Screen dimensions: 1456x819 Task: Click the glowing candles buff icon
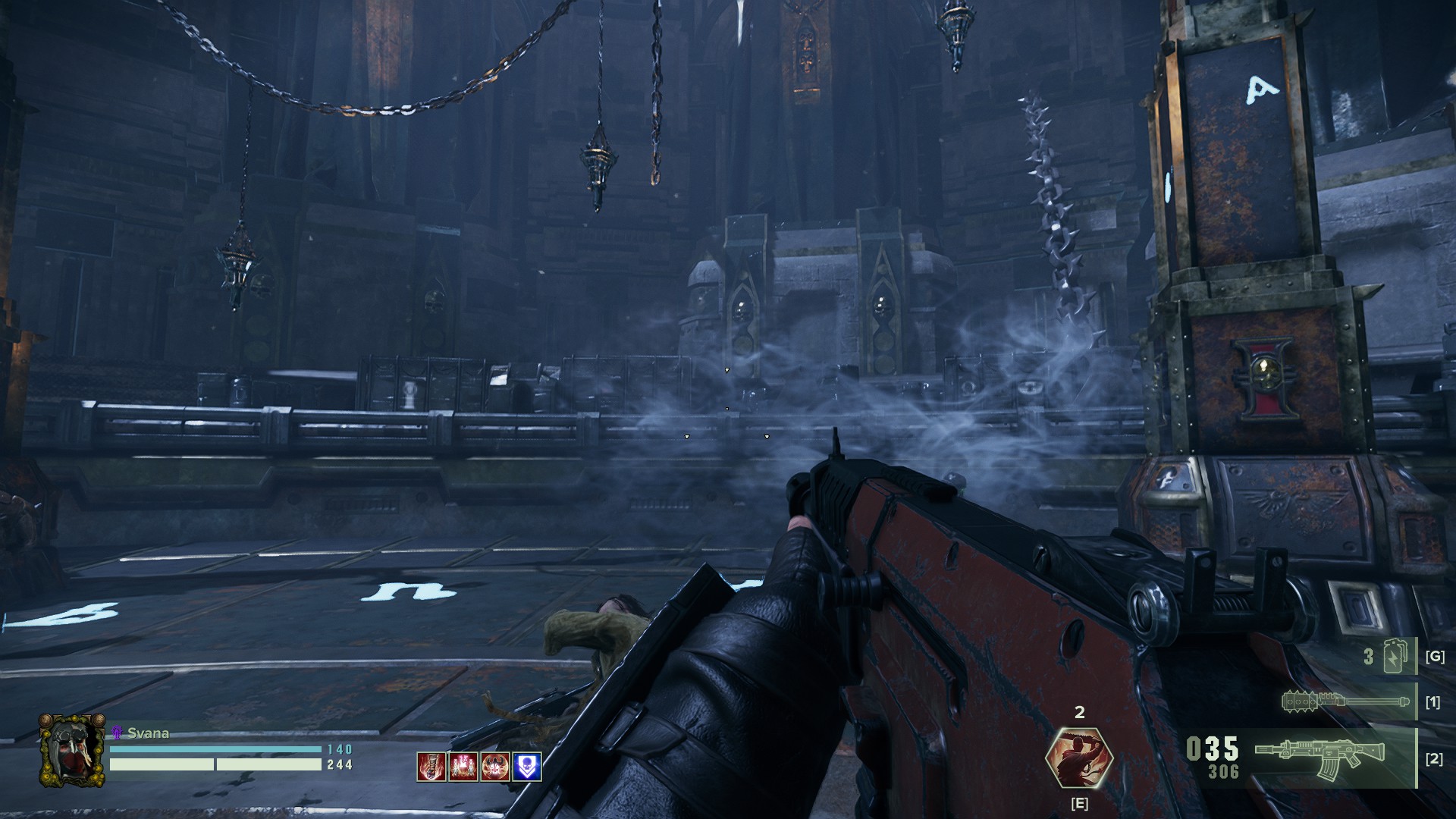(463, 767)
